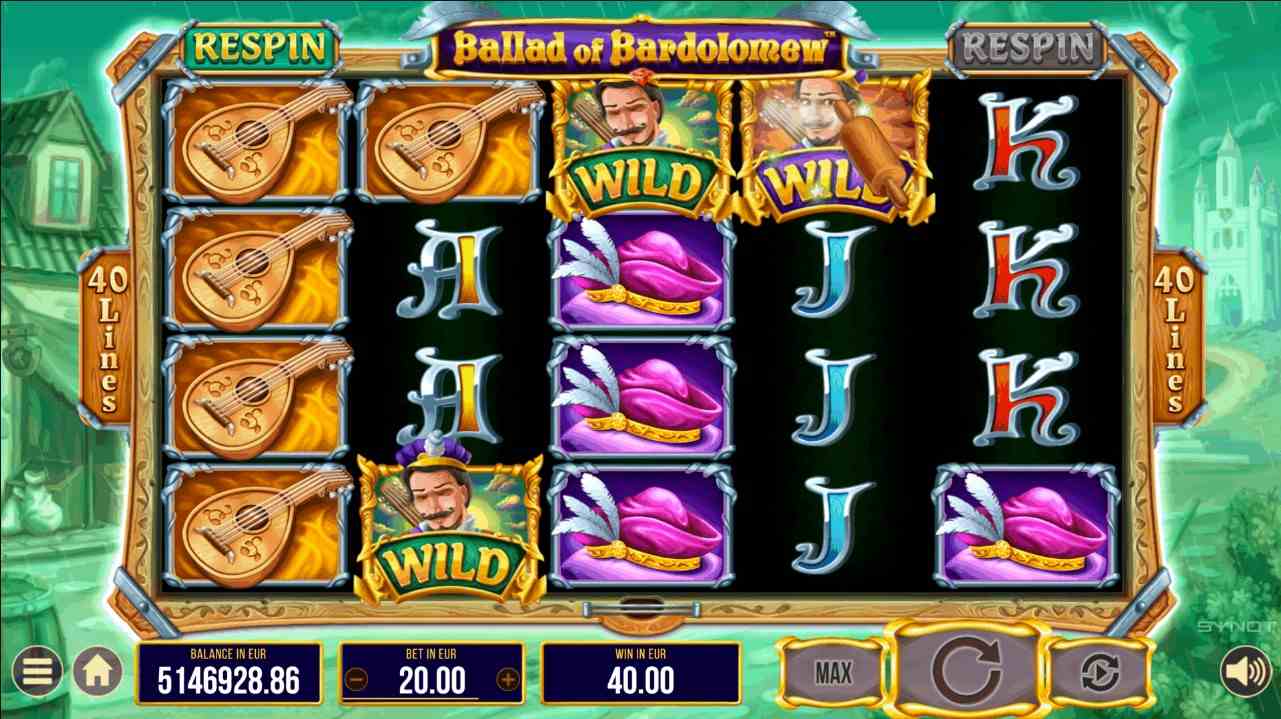Open the hamburger menu

pos(36,673)
